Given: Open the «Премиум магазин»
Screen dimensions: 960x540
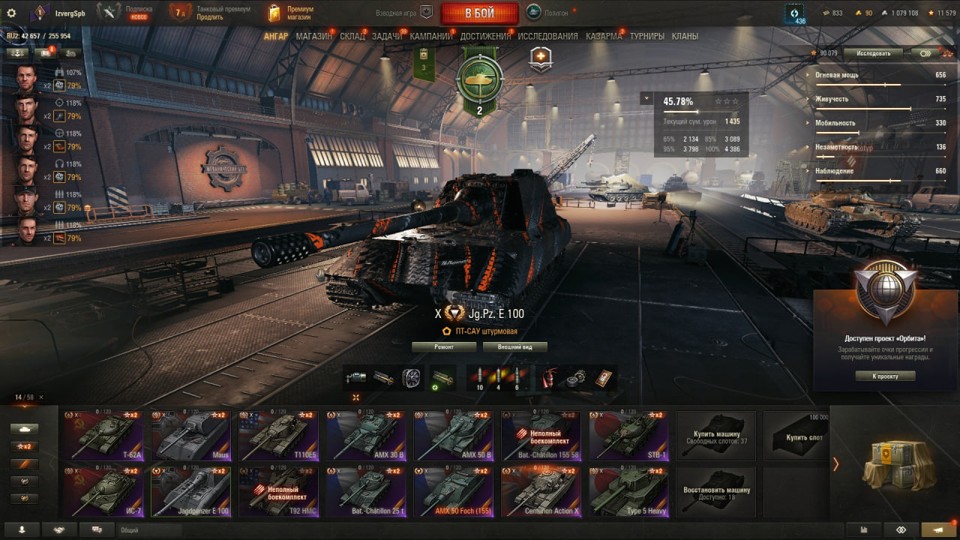Looking at the screenshot, I should 291,13.
